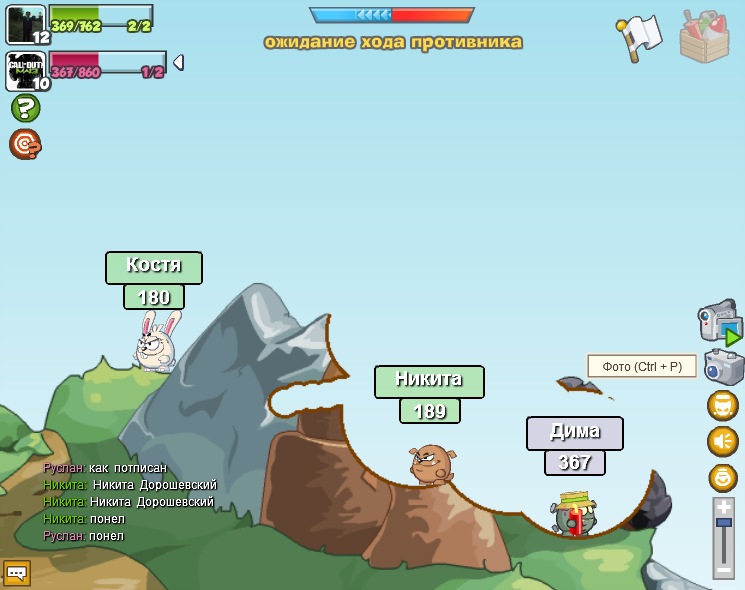Image resolution: width=745 pixels, height=590 pixels.
Task: Toggle sound with the orange speaker button
Action: click(722, 441)
